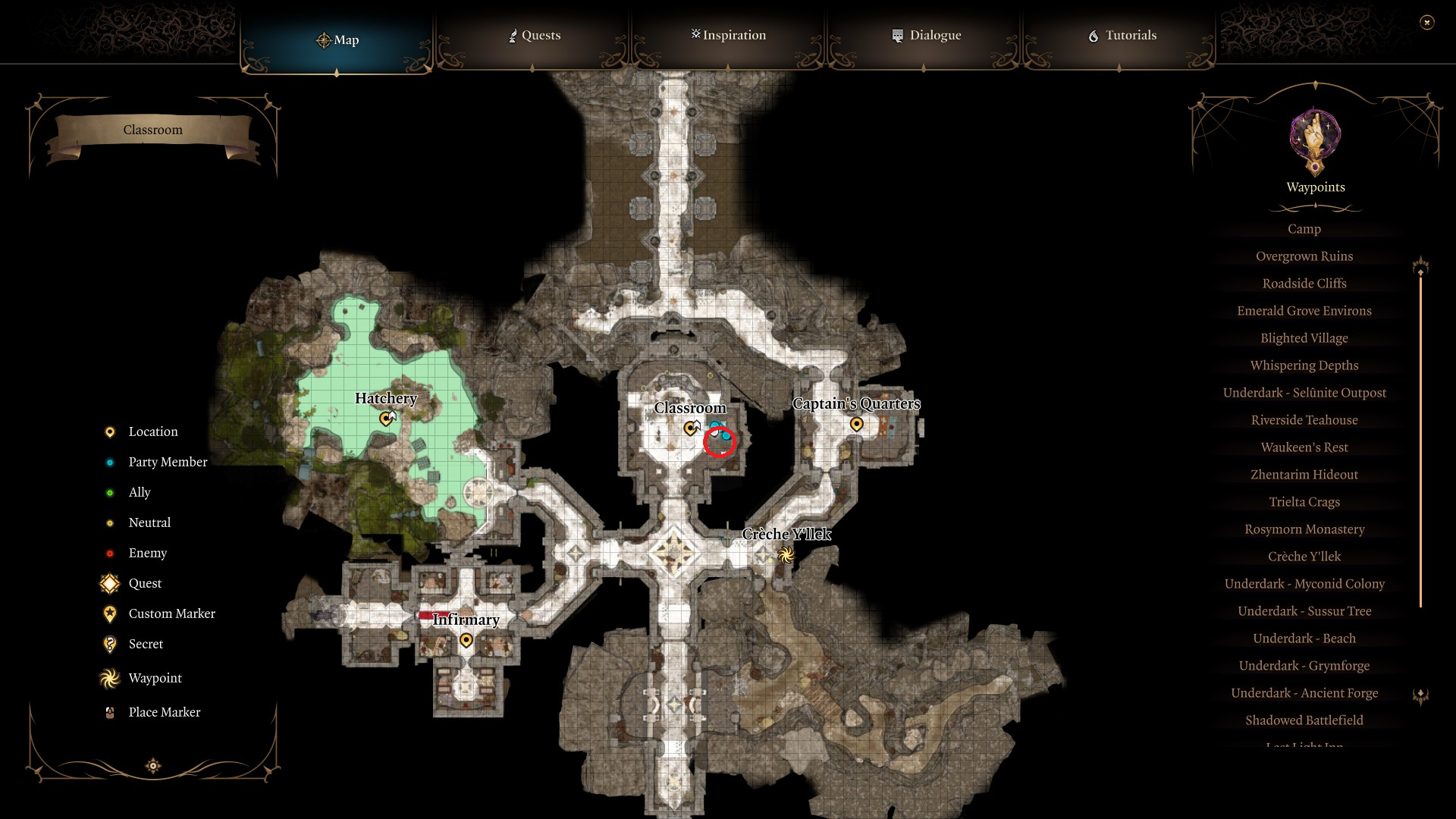Toggle the Ally marker in the legend
The image size is (1456, 819).
click(109, 492)
